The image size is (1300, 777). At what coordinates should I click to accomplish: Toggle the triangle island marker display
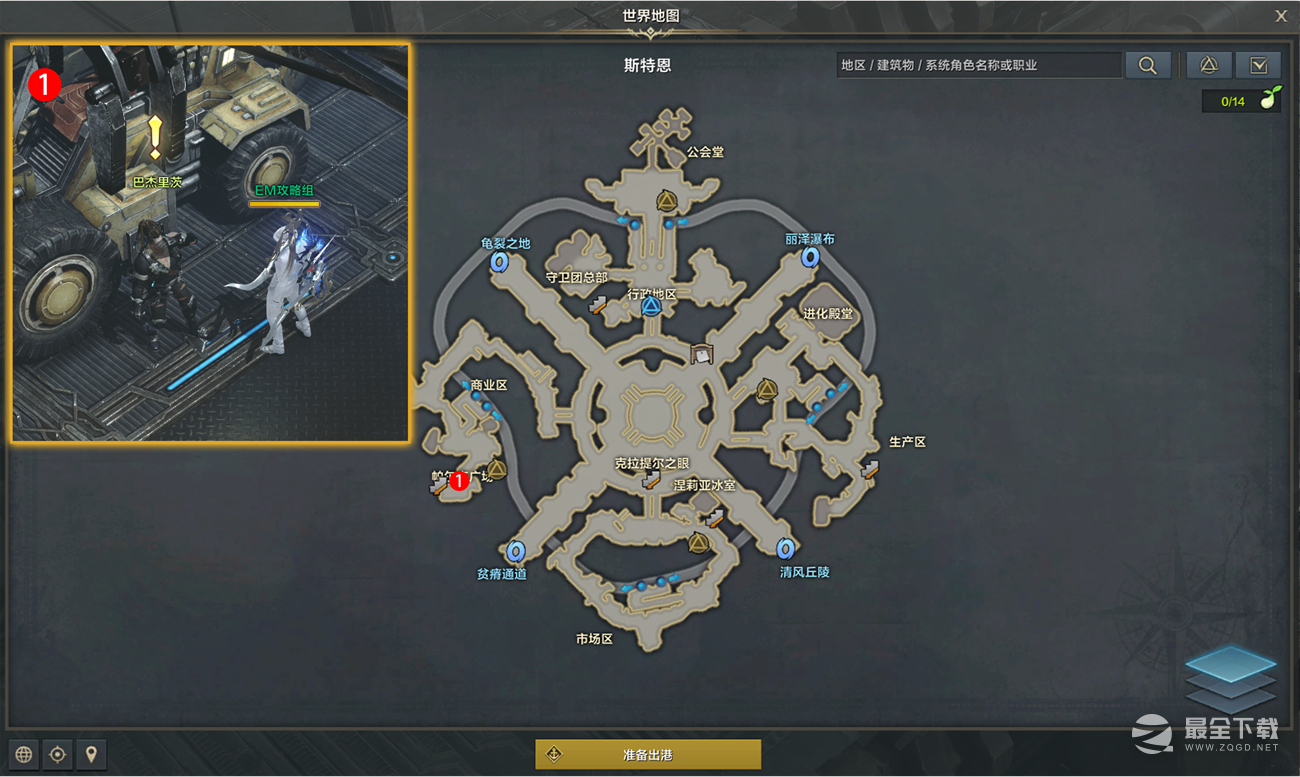tap(1209, 64)
